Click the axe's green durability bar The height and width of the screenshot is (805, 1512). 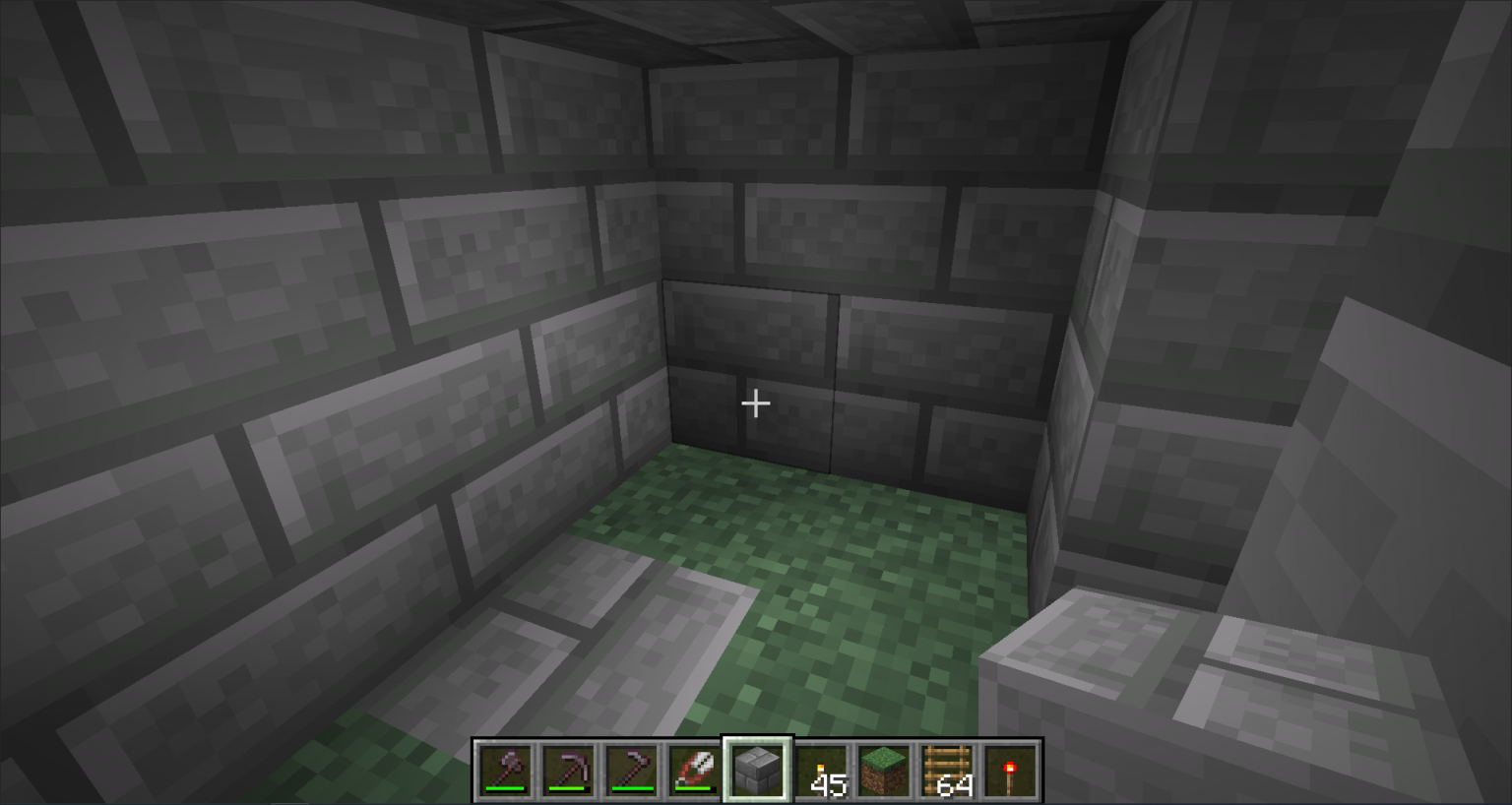(x=504, y=788)
